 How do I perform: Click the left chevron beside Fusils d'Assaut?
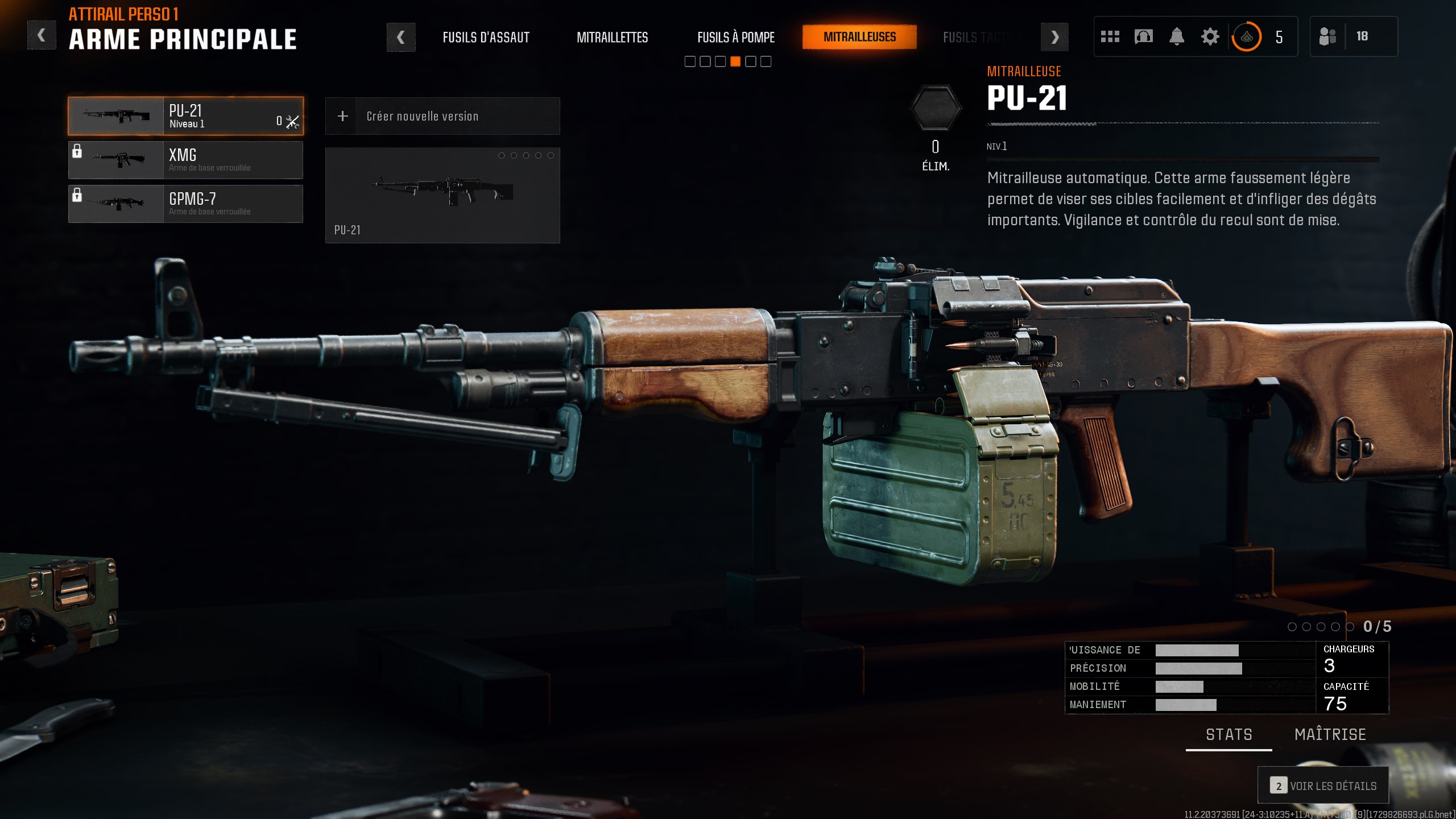tap(402, 37)
